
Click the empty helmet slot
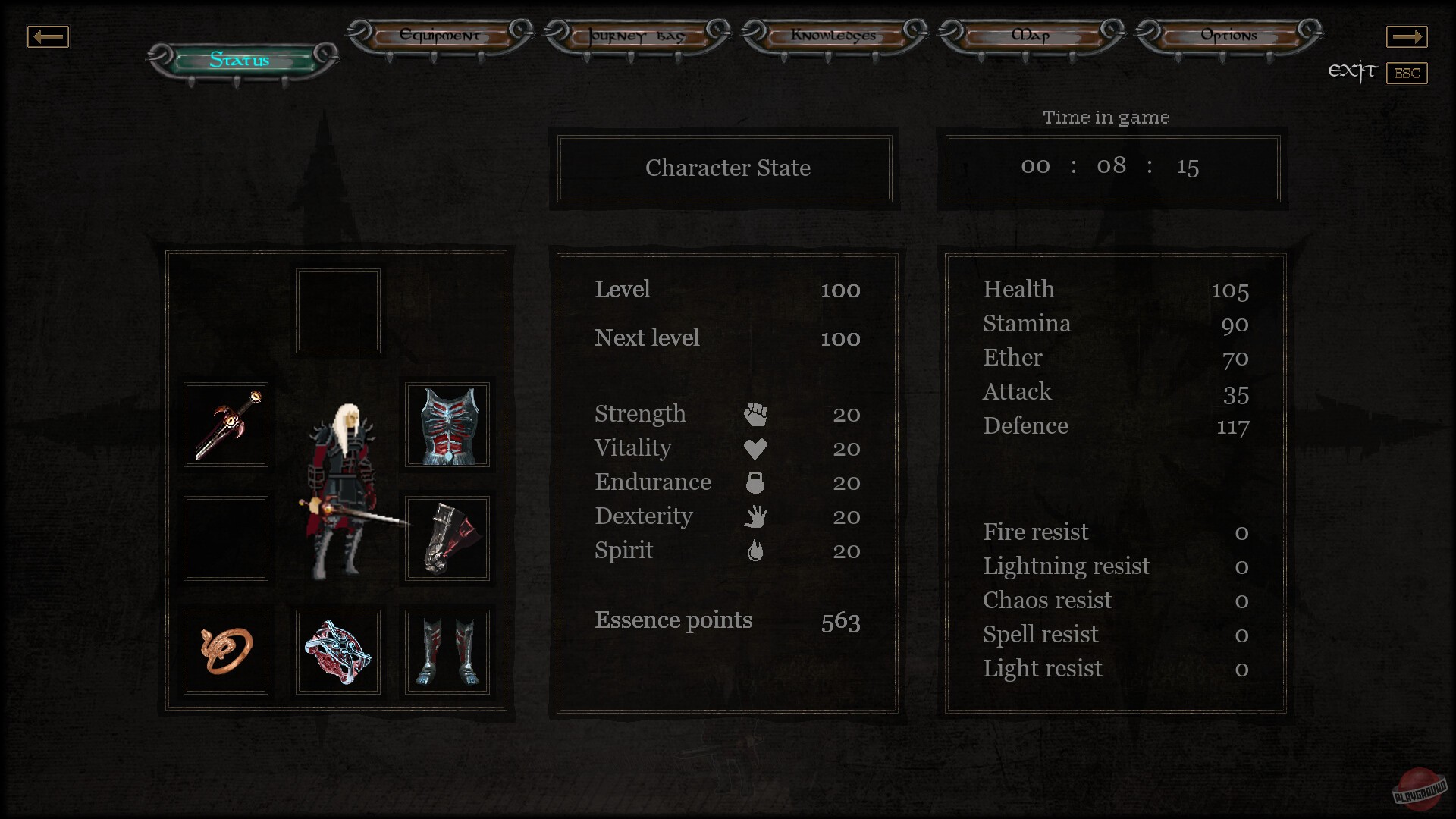337,310
